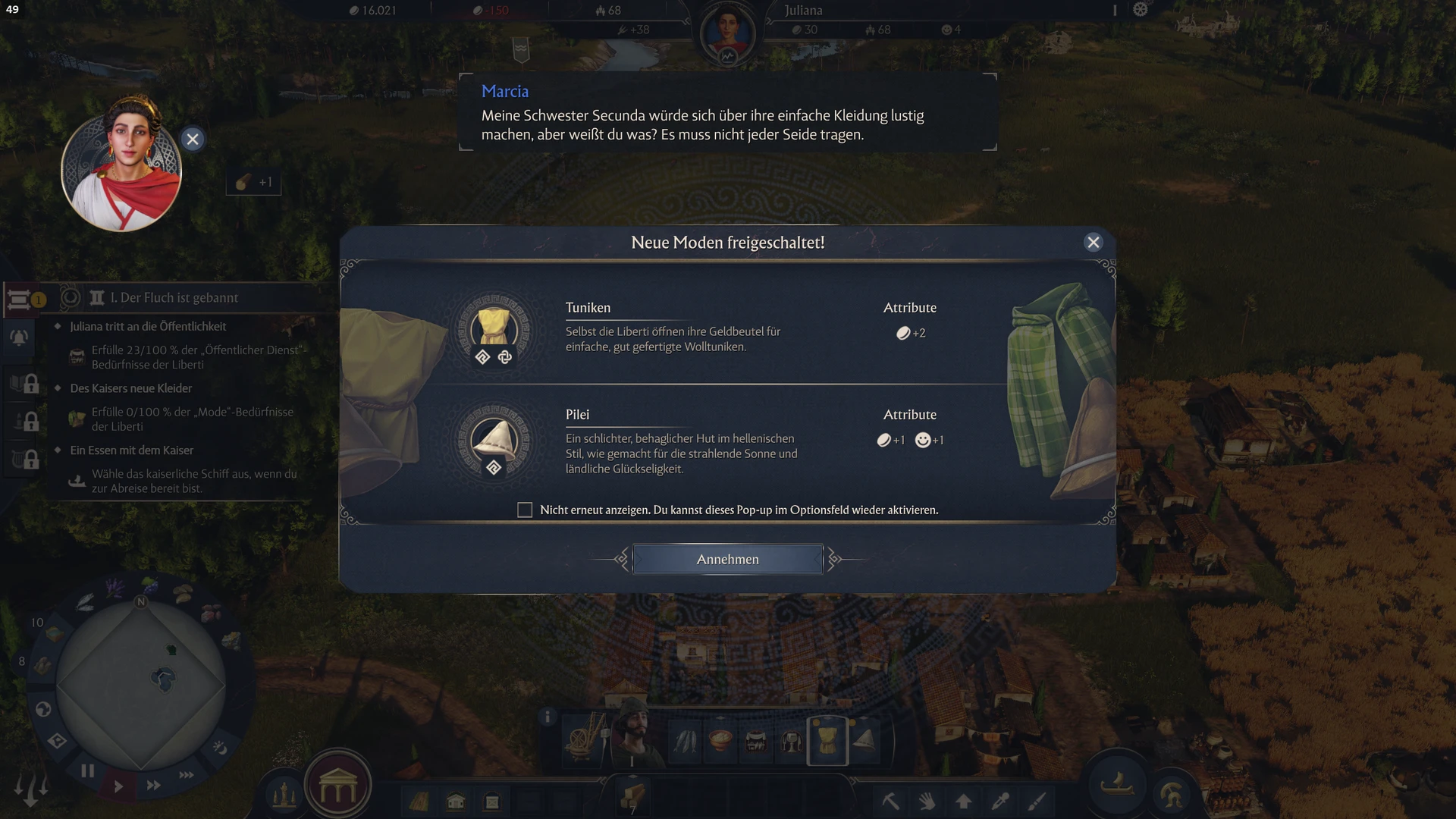Dismiss Marcia's portrait with the X button
This screenshot has height=819, width=1456.
193,140
